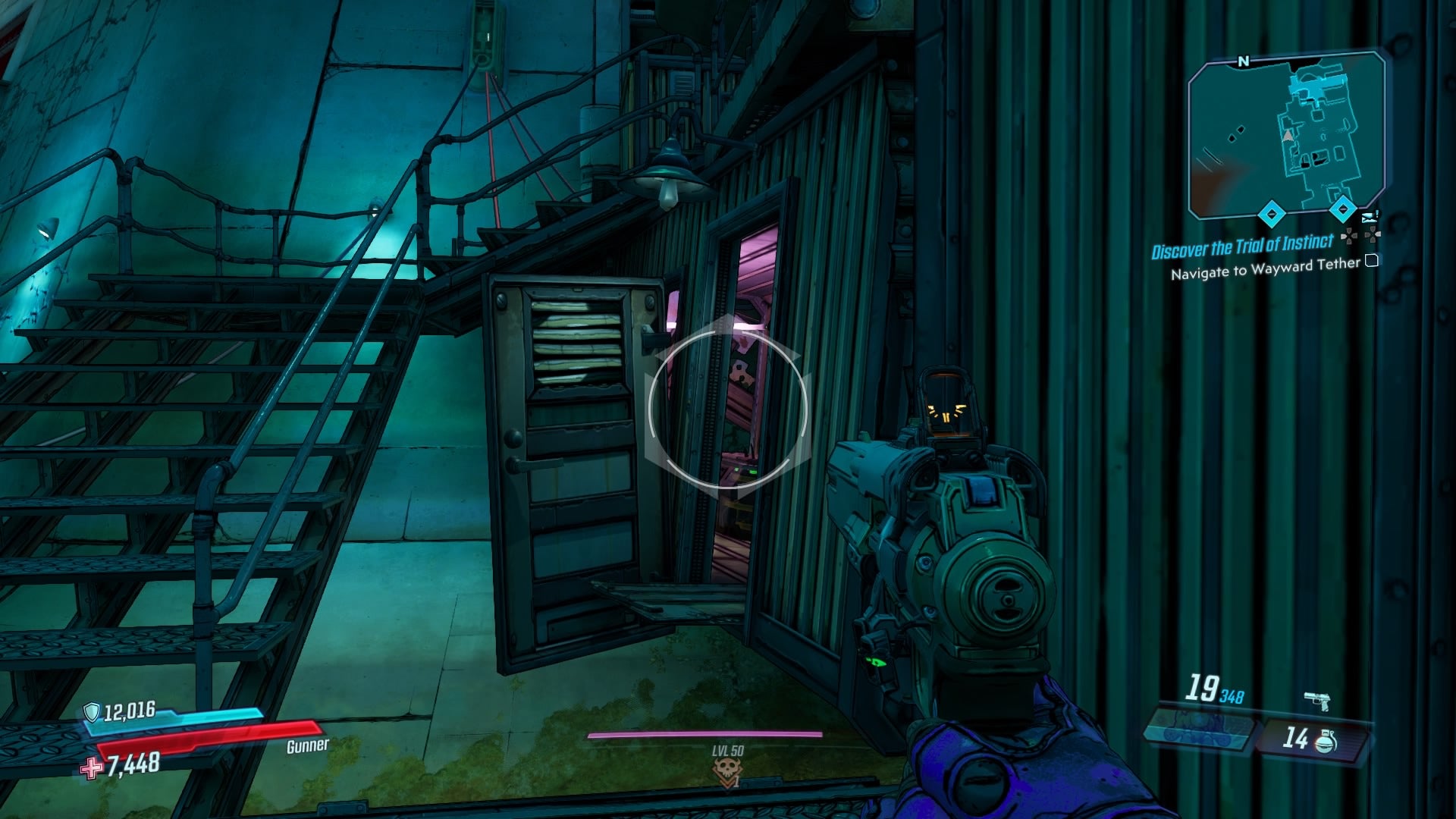1456x819 pixels.
Task: Click the vending machine icon below the minimap
Action: 1370,217
